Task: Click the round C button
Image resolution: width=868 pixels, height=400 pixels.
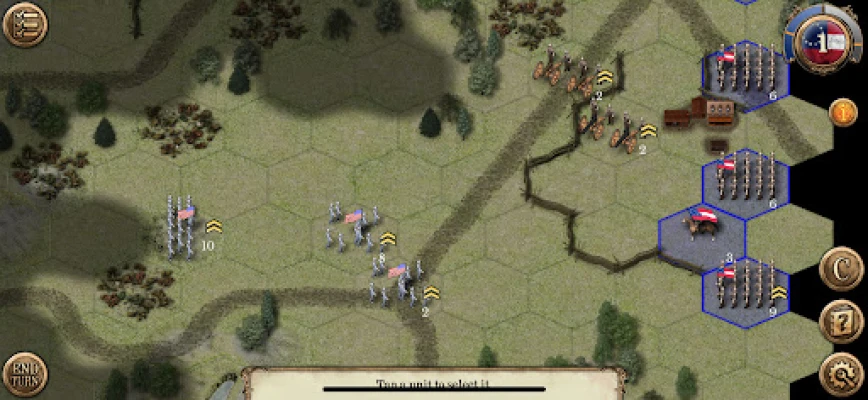Action: point(842,269)
